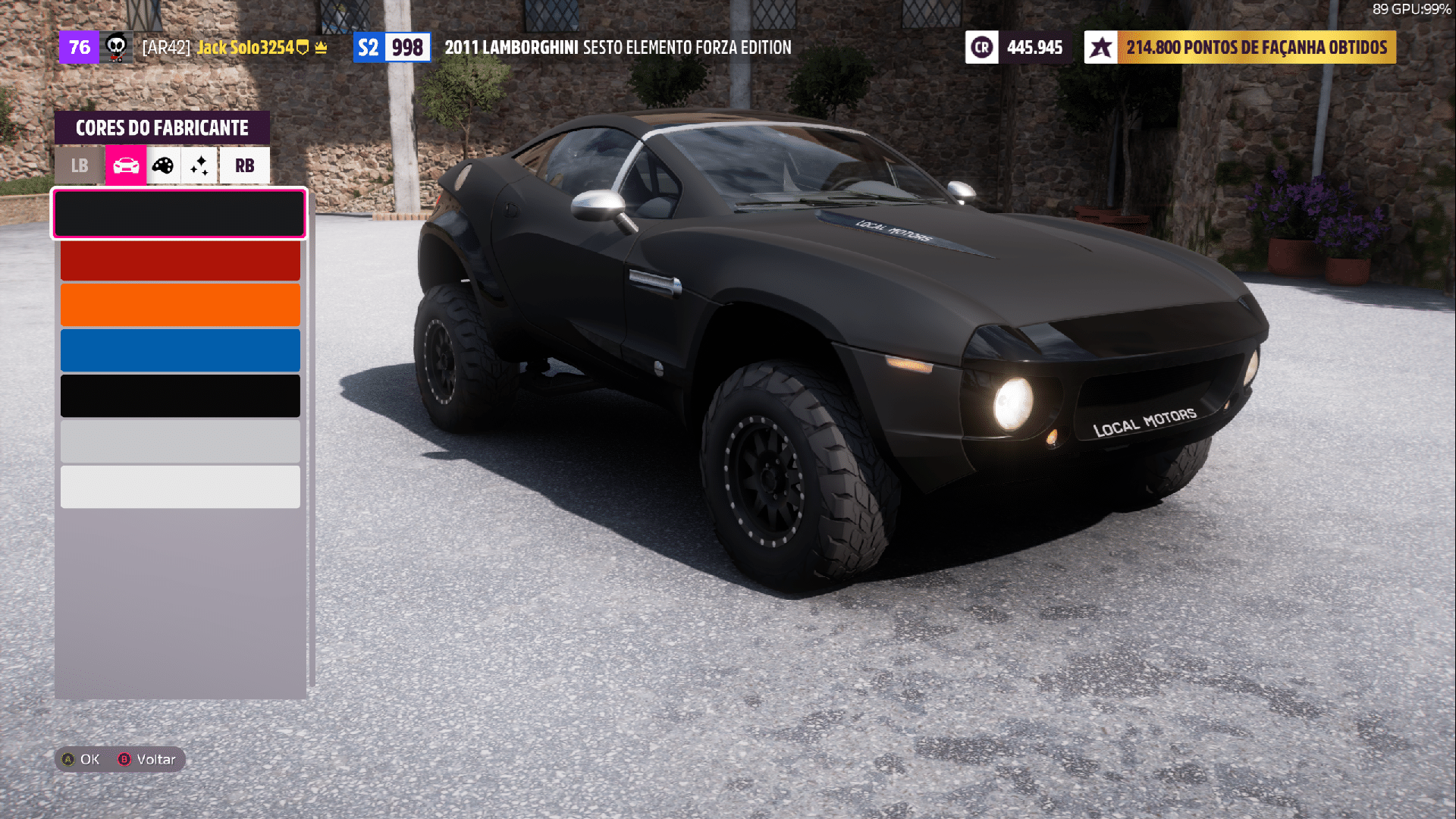Select the black swatch below the blue one

(x=180, y=395)
